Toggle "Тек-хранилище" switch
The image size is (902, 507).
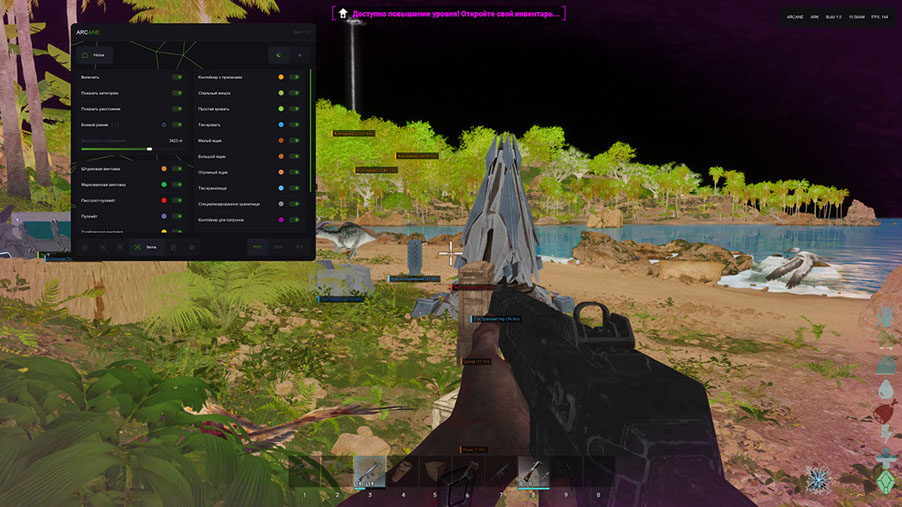click(295, 187)
